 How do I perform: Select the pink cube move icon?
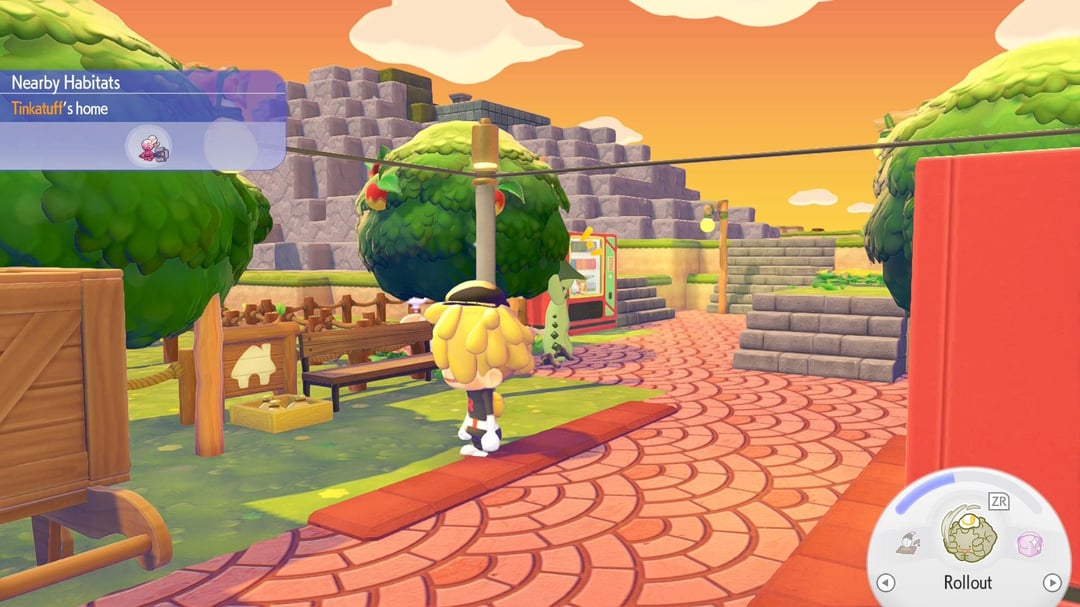pos(1029,544)
